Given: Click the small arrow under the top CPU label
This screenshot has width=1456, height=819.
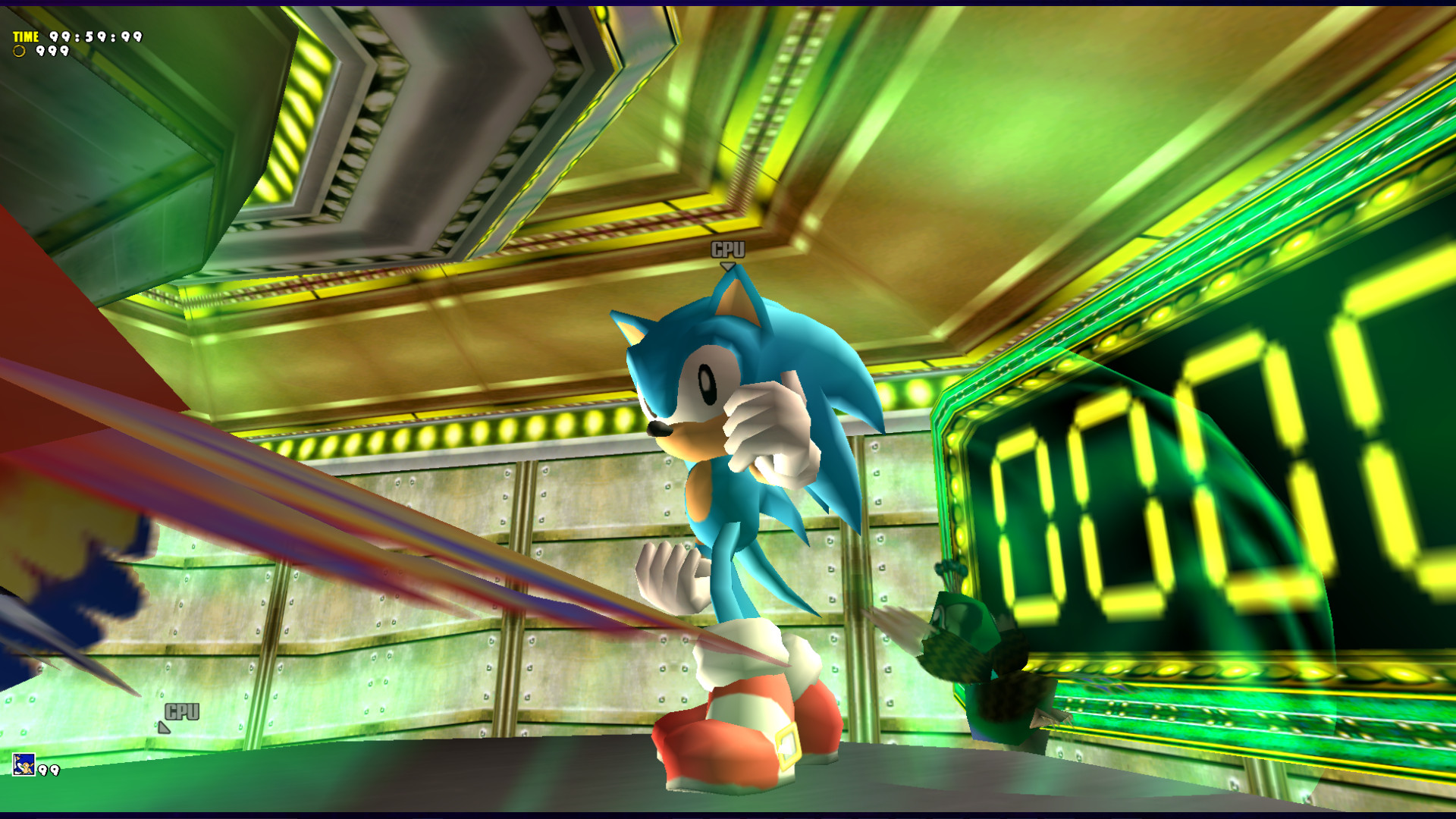Looking at the screenshot, I should click(729, 265).
